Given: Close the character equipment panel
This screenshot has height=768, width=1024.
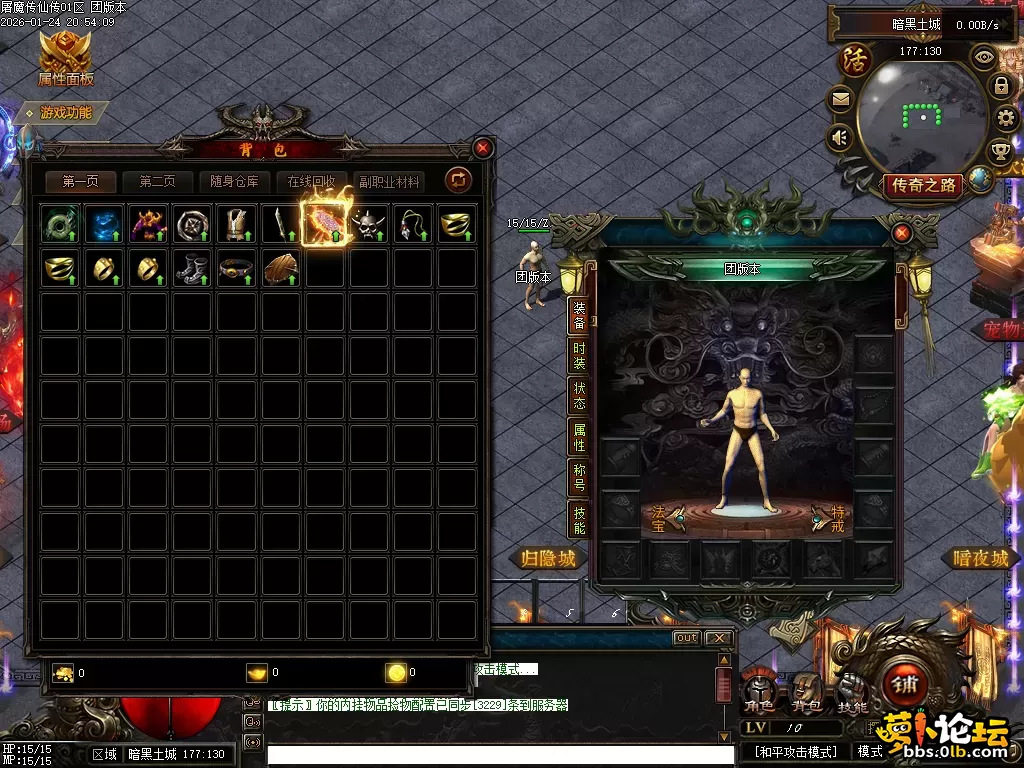Looking at the screenshot, I should point(901,233).
